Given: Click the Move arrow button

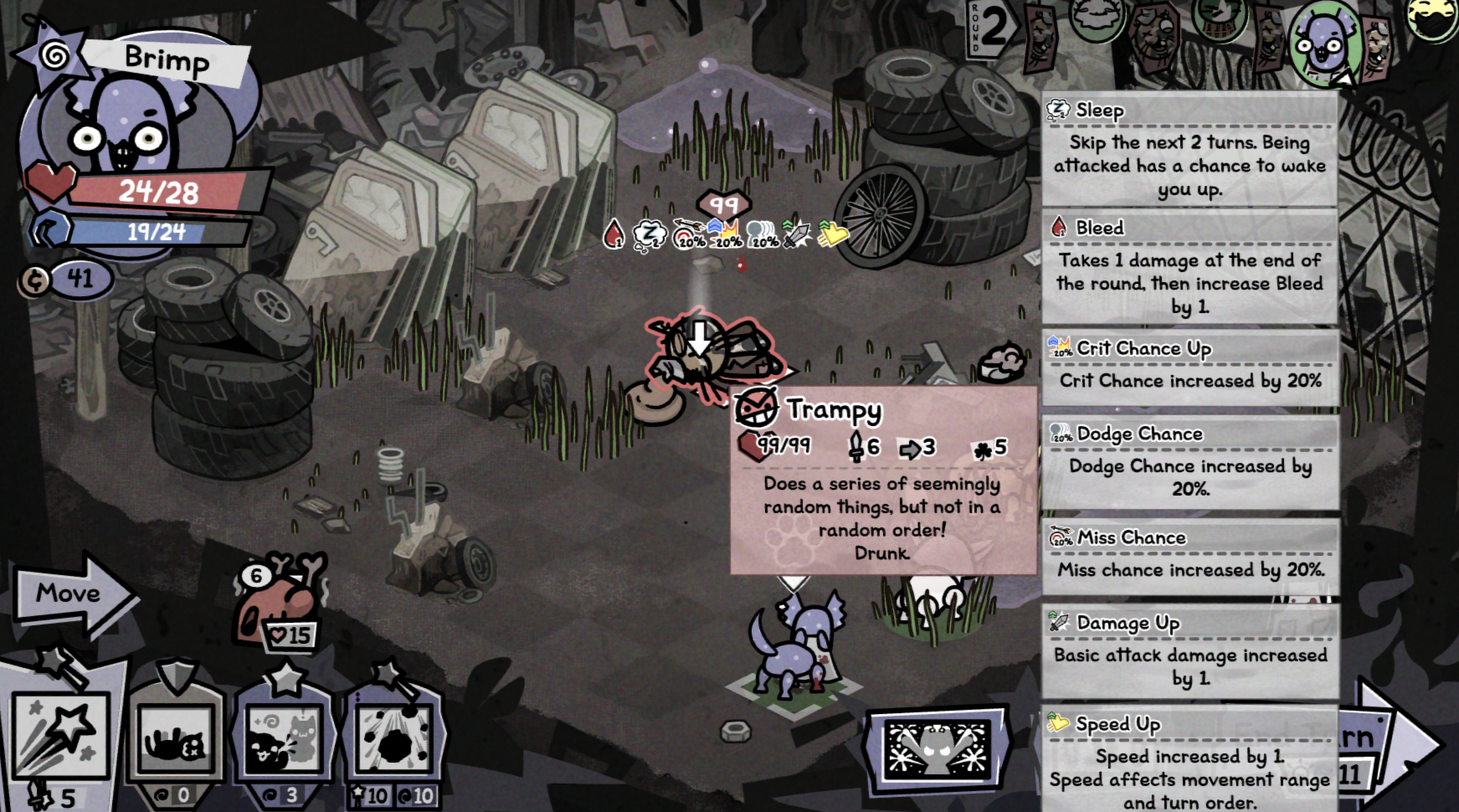Looking at the screenshot, I should [x=71, y=594].
